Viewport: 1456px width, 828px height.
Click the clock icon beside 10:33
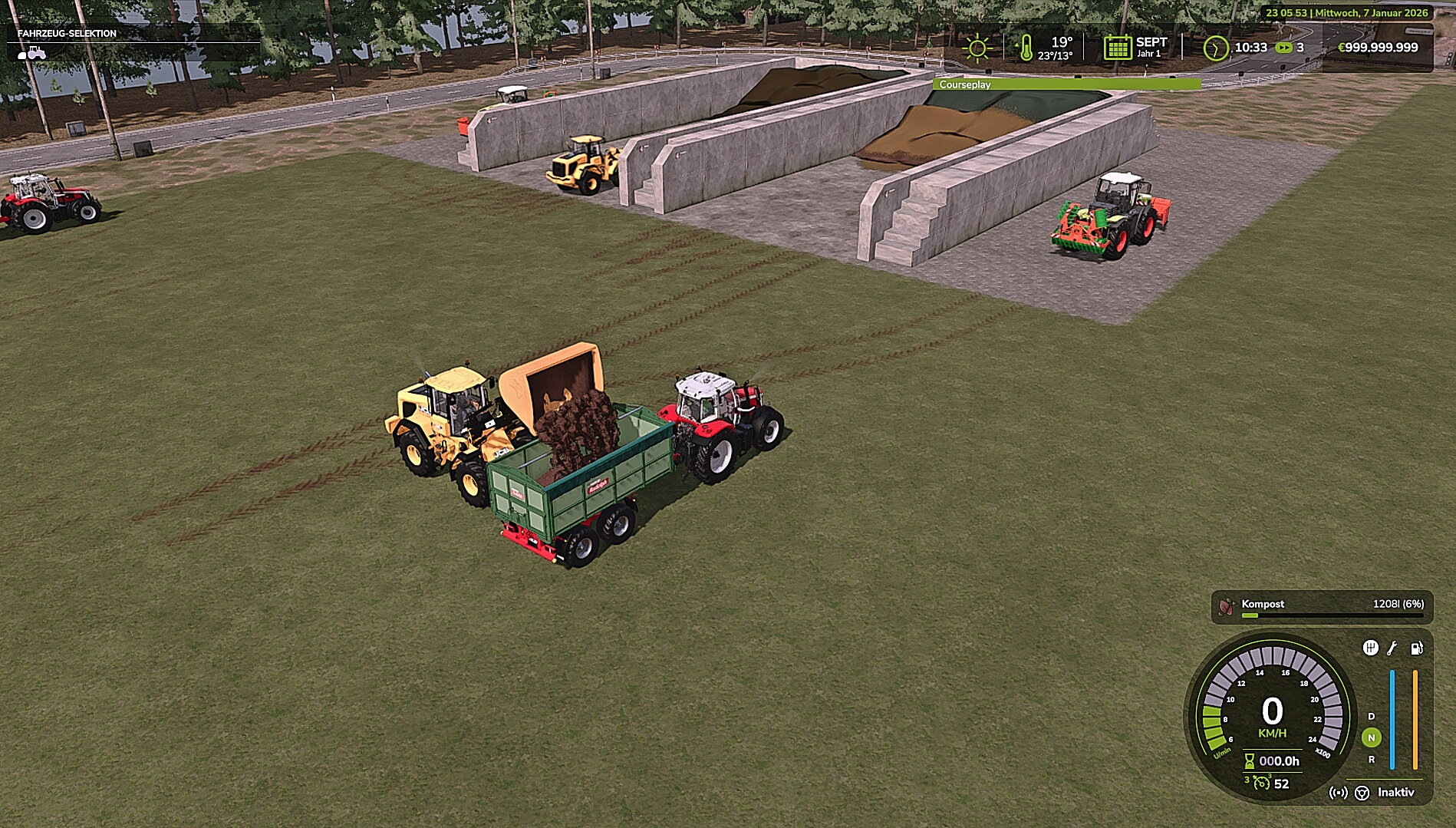pos(1216,48)
